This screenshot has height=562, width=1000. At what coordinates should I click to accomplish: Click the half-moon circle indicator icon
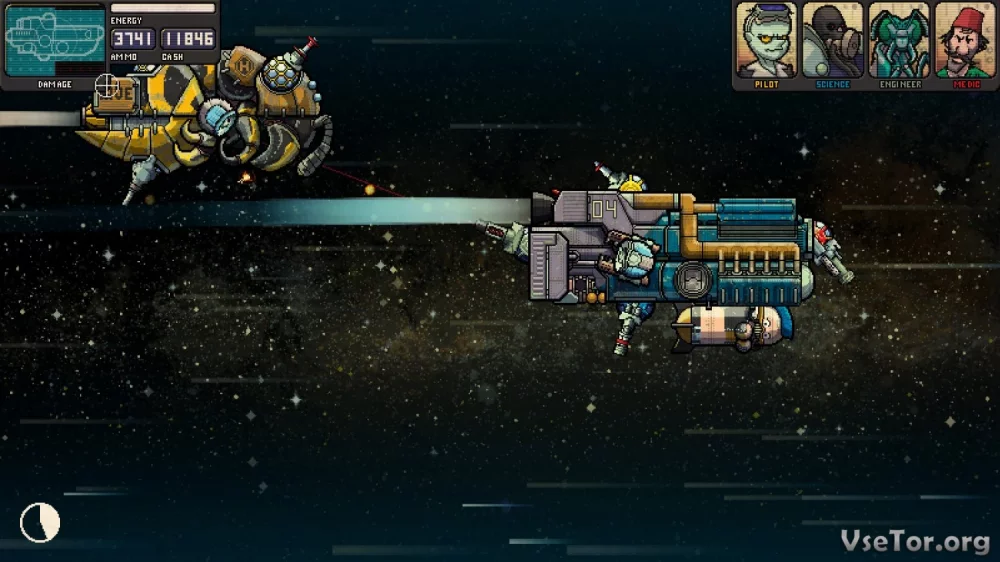click(x=40, y=522)
